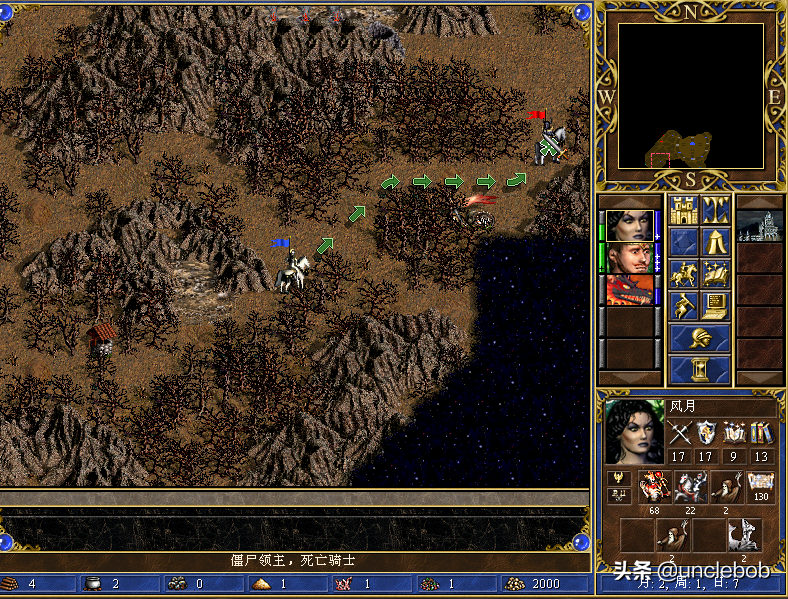The image size is (788, 599).
Task: Toggle underground view with the pillars button
Action: [x=715, y=211]
